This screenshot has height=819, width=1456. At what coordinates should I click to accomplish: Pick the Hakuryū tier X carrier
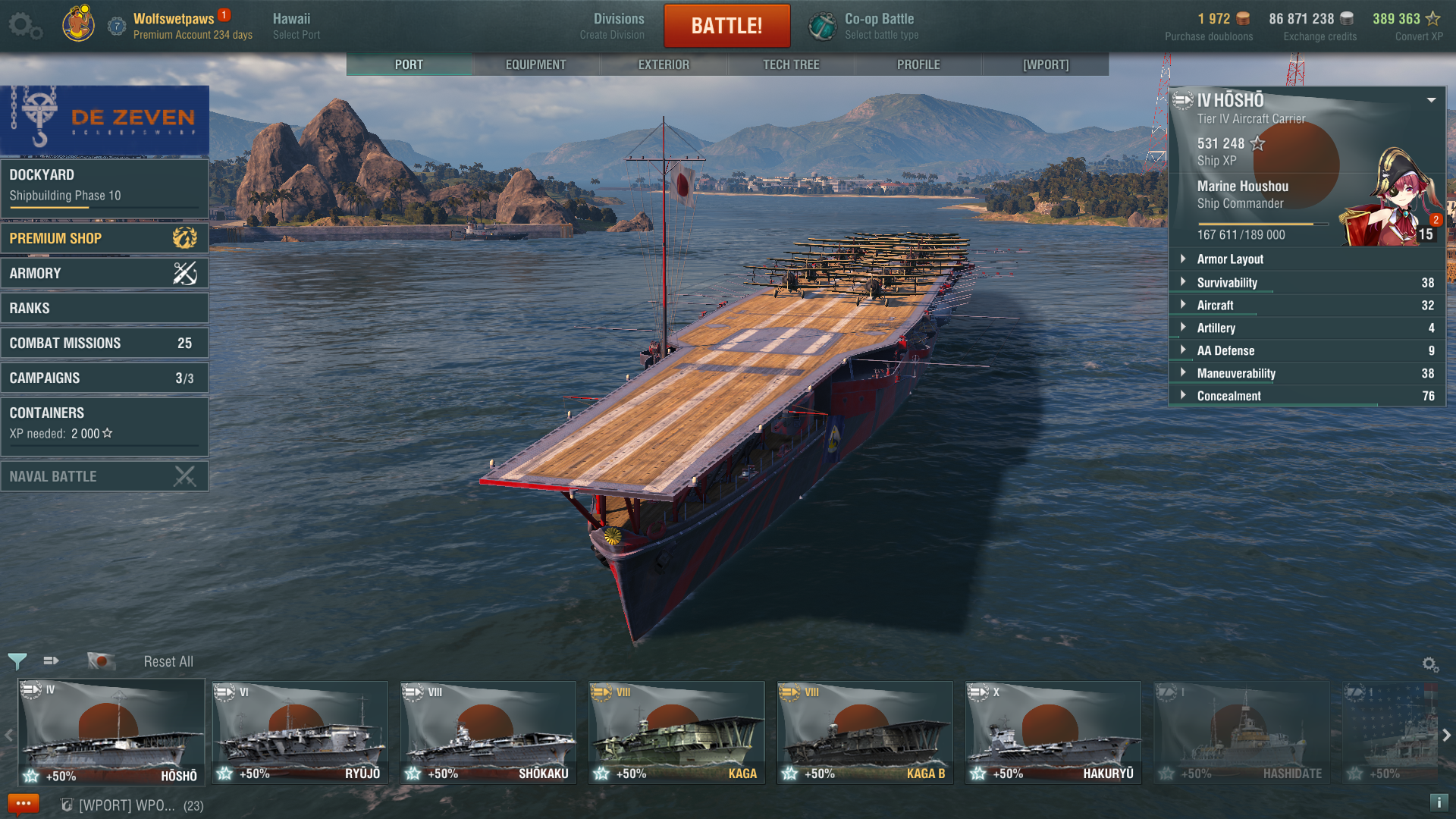1053,733
